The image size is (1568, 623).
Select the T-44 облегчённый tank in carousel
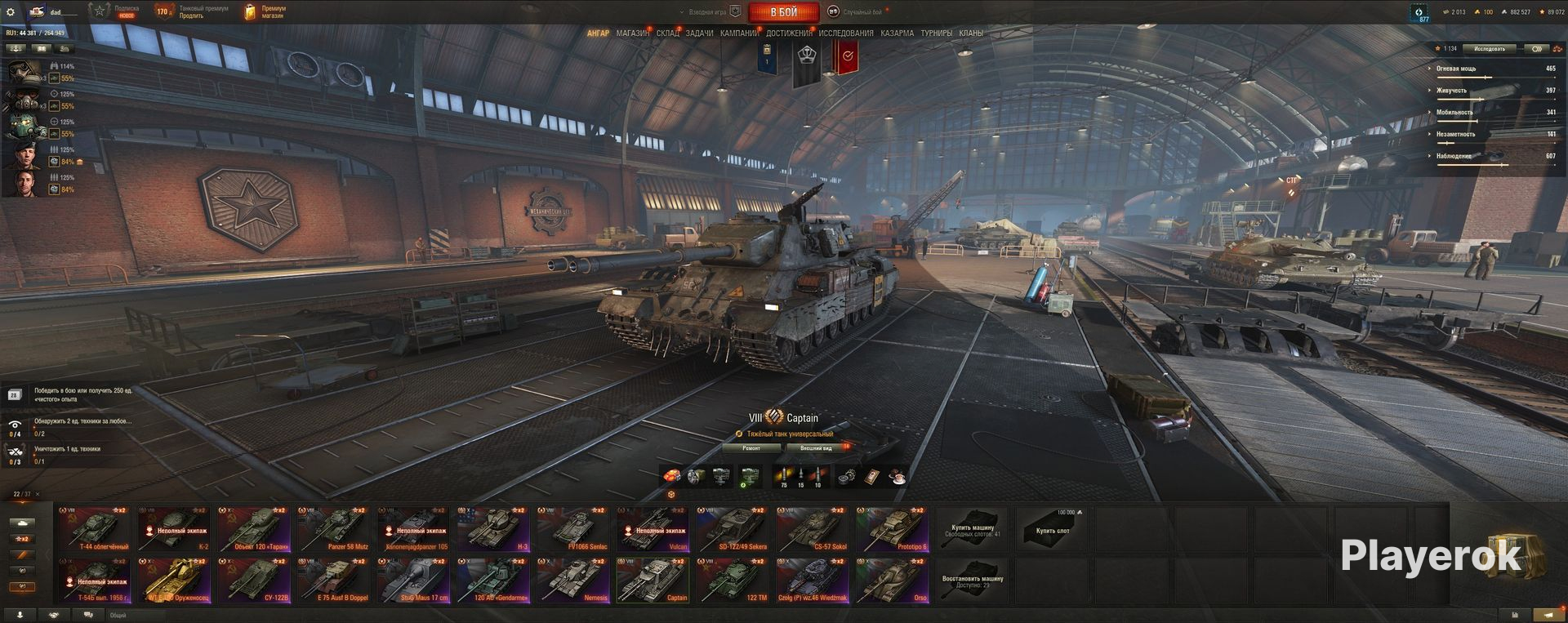[x=95, y=529]
